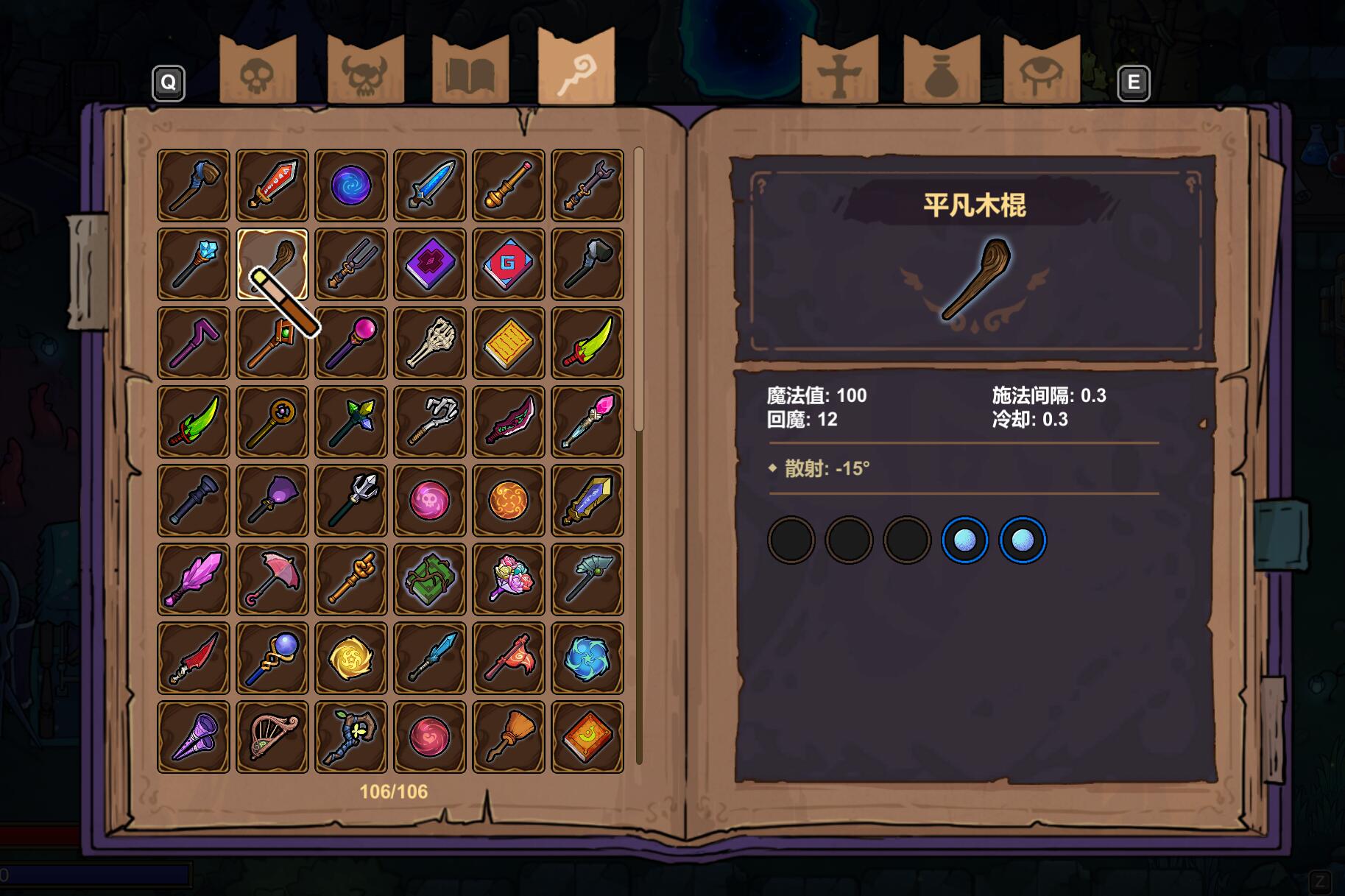This screenshot has width=1345, height=896.
Task: Select the harp instrument slot
Action: 272,737
